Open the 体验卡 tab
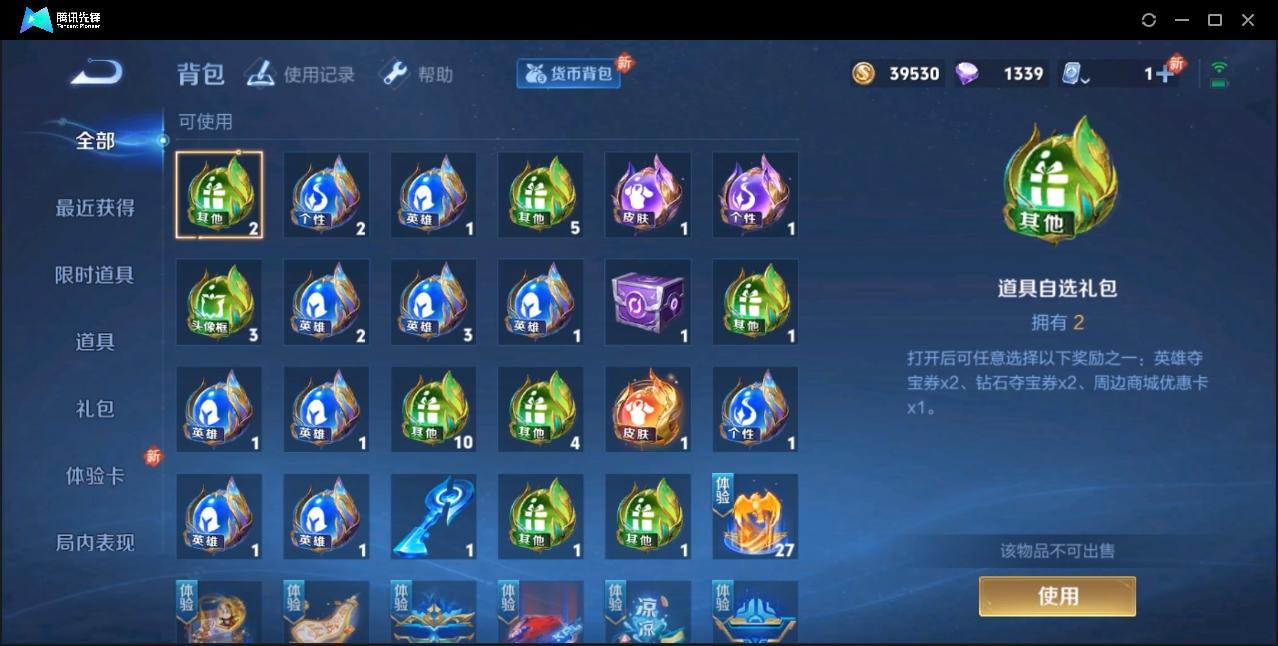This screenshot has width=1278, height=646. 95,476
